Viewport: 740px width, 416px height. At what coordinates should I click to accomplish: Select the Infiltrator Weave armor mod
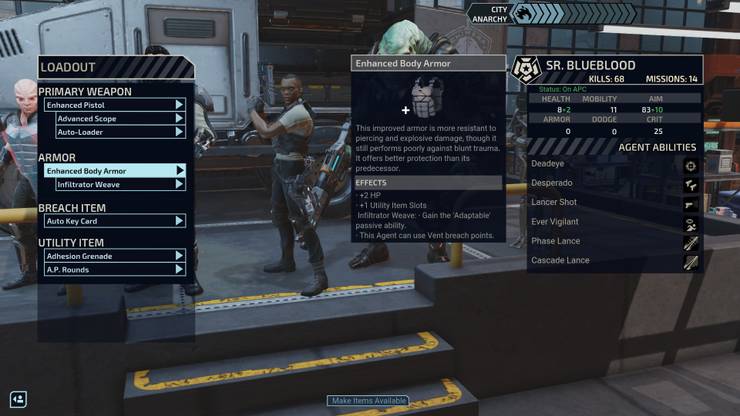[120, 185]
